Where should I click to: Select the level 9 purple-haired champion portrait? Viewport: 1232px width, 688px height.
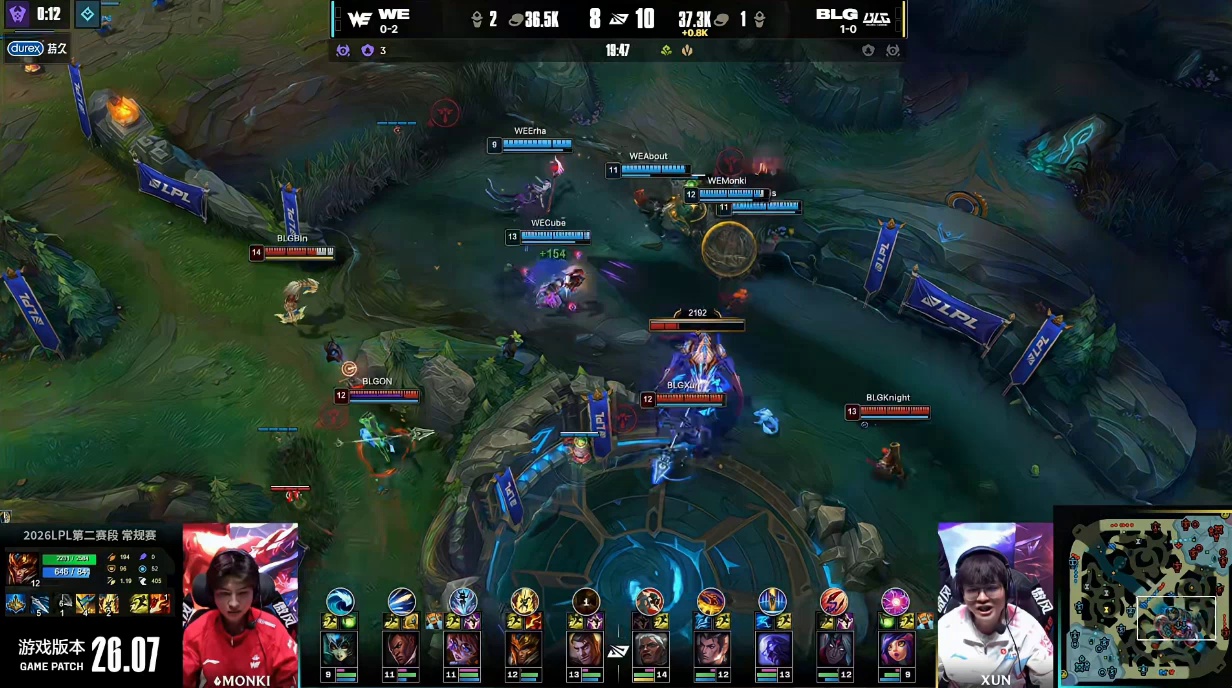pyautogui.click(x=895, y=650)
